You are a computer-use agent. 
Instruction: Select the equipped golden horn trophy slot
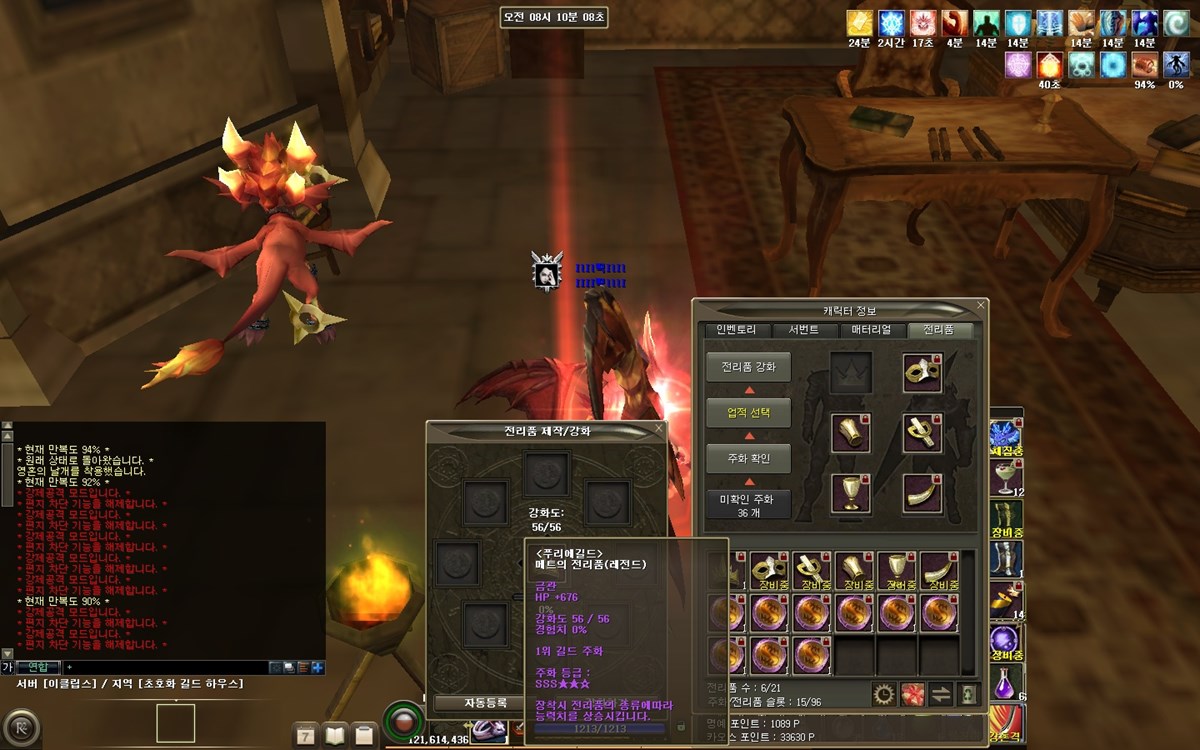coord(922,492)
